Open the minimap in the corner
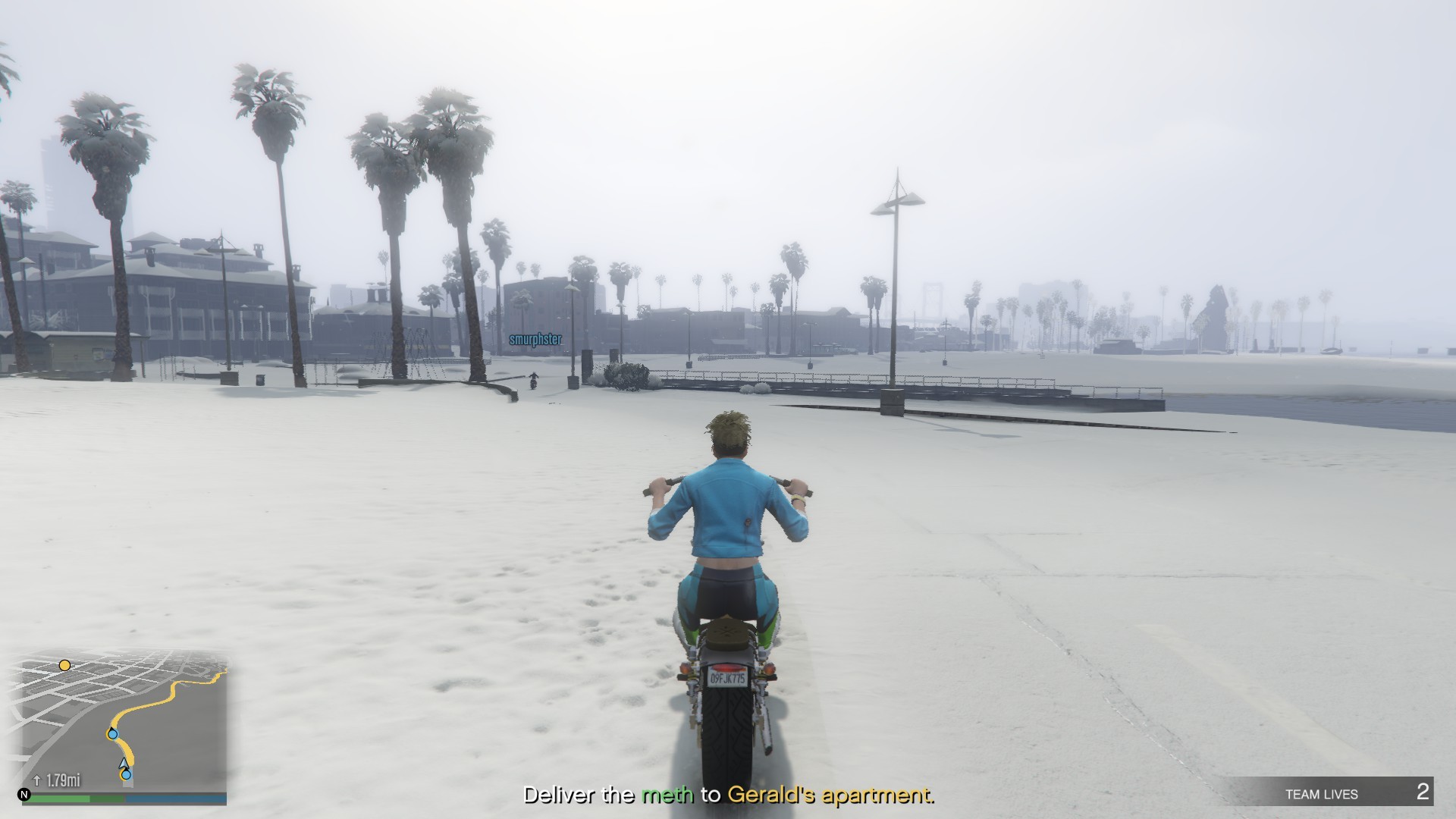The image size is (1456, 819). pyautogui.click(x=121, y=720)
